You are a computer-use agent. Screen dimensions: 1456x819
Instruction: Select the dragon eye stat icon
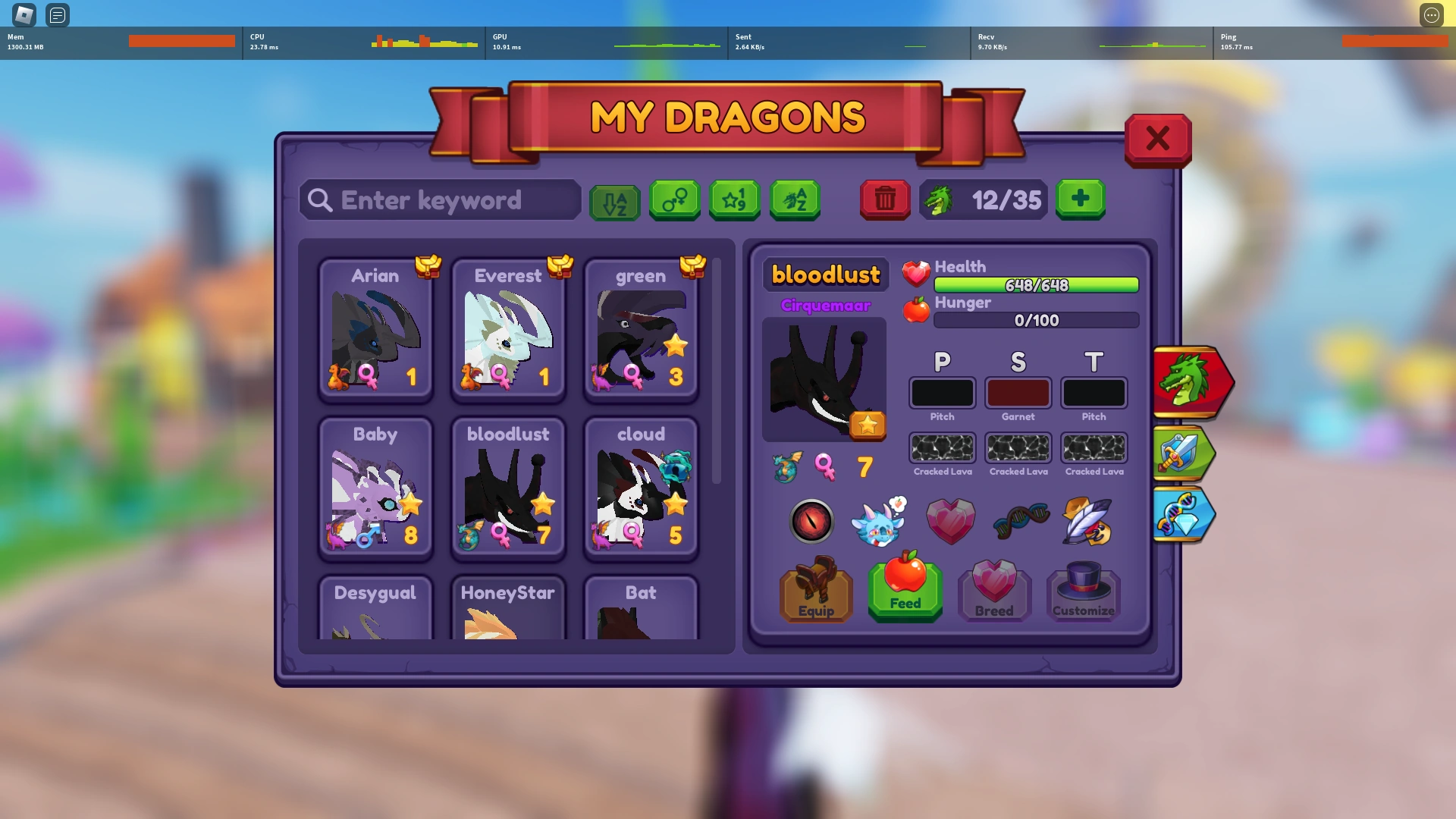tap(812, 521)
